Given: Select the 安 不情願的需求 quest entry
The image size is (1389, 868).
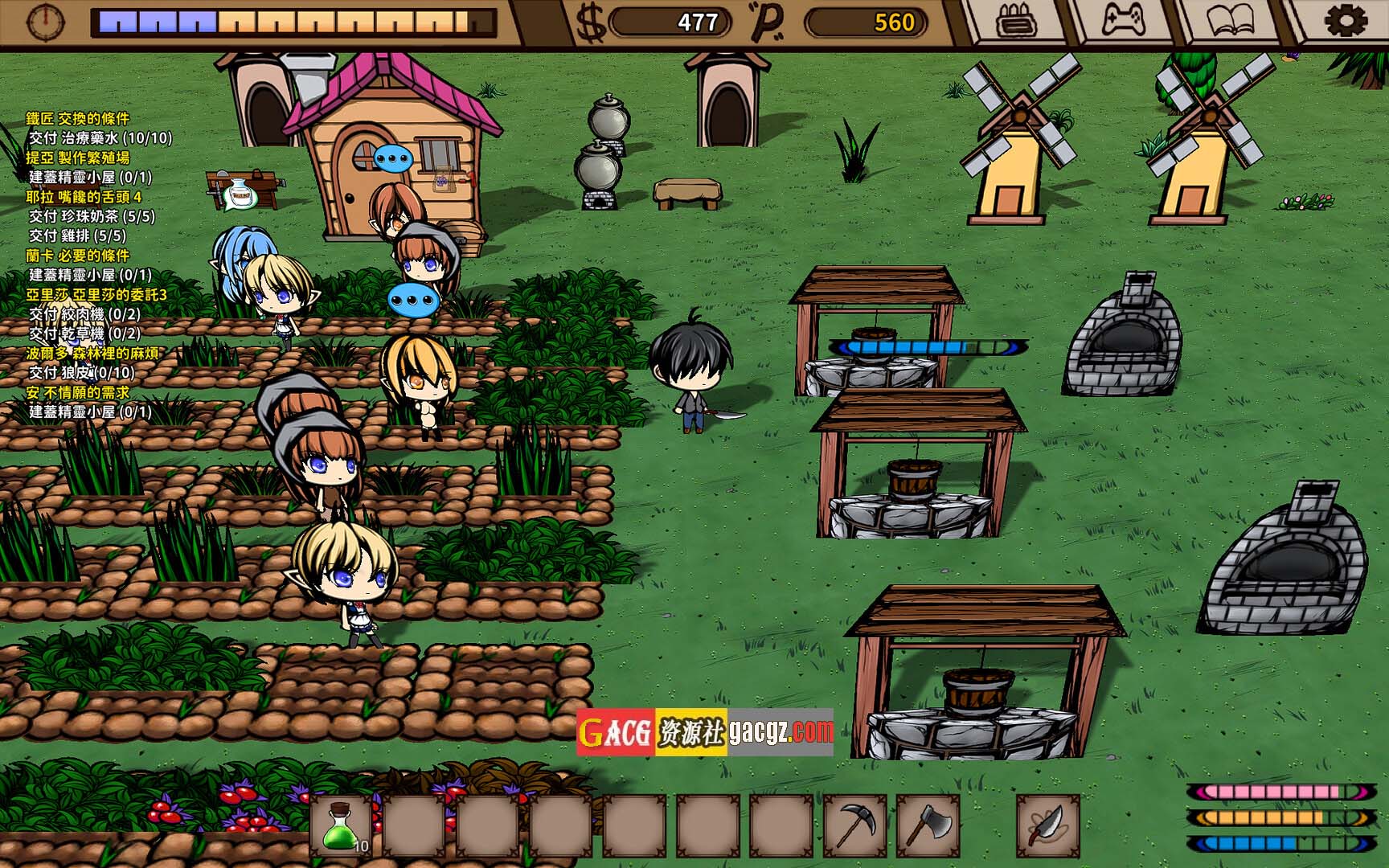Looking at the screenshot, I should (77, 392).
